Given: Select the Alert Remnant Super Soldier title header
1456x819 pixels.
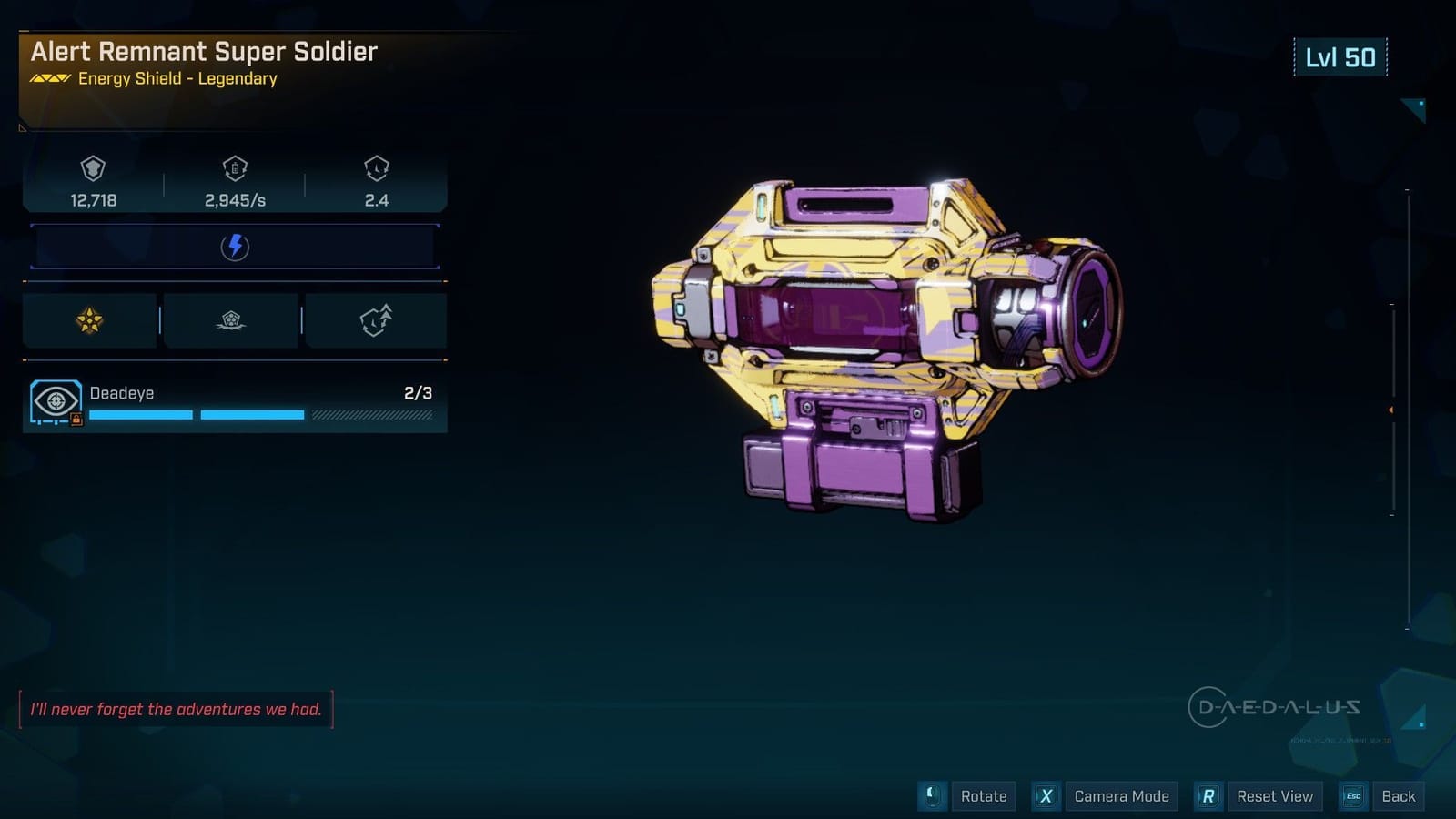Looking at the screenshot, I should pos(202,52).
